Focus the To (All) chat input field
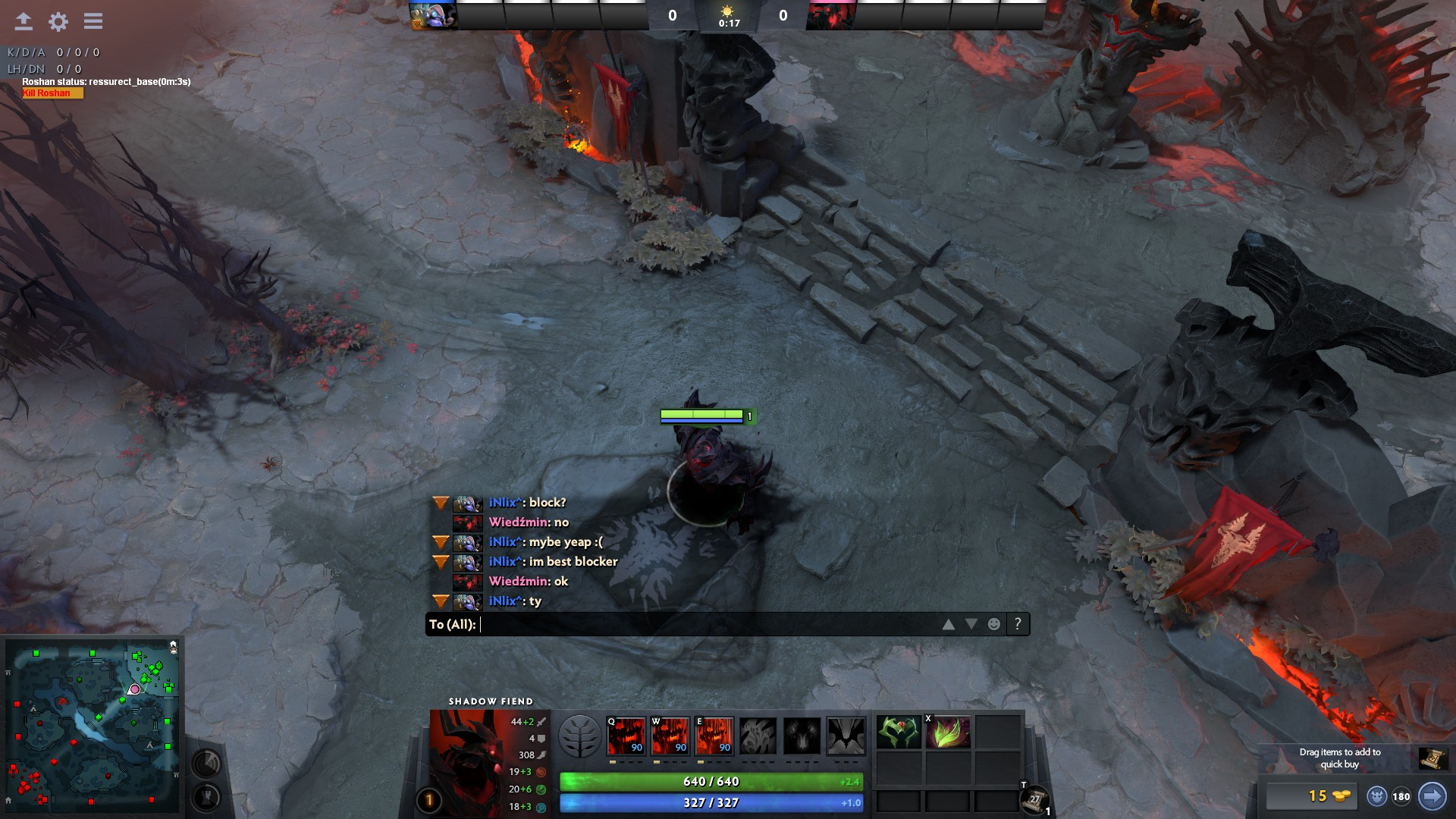The width and height of the screenshot is (1456, 819). pos(705,624)
